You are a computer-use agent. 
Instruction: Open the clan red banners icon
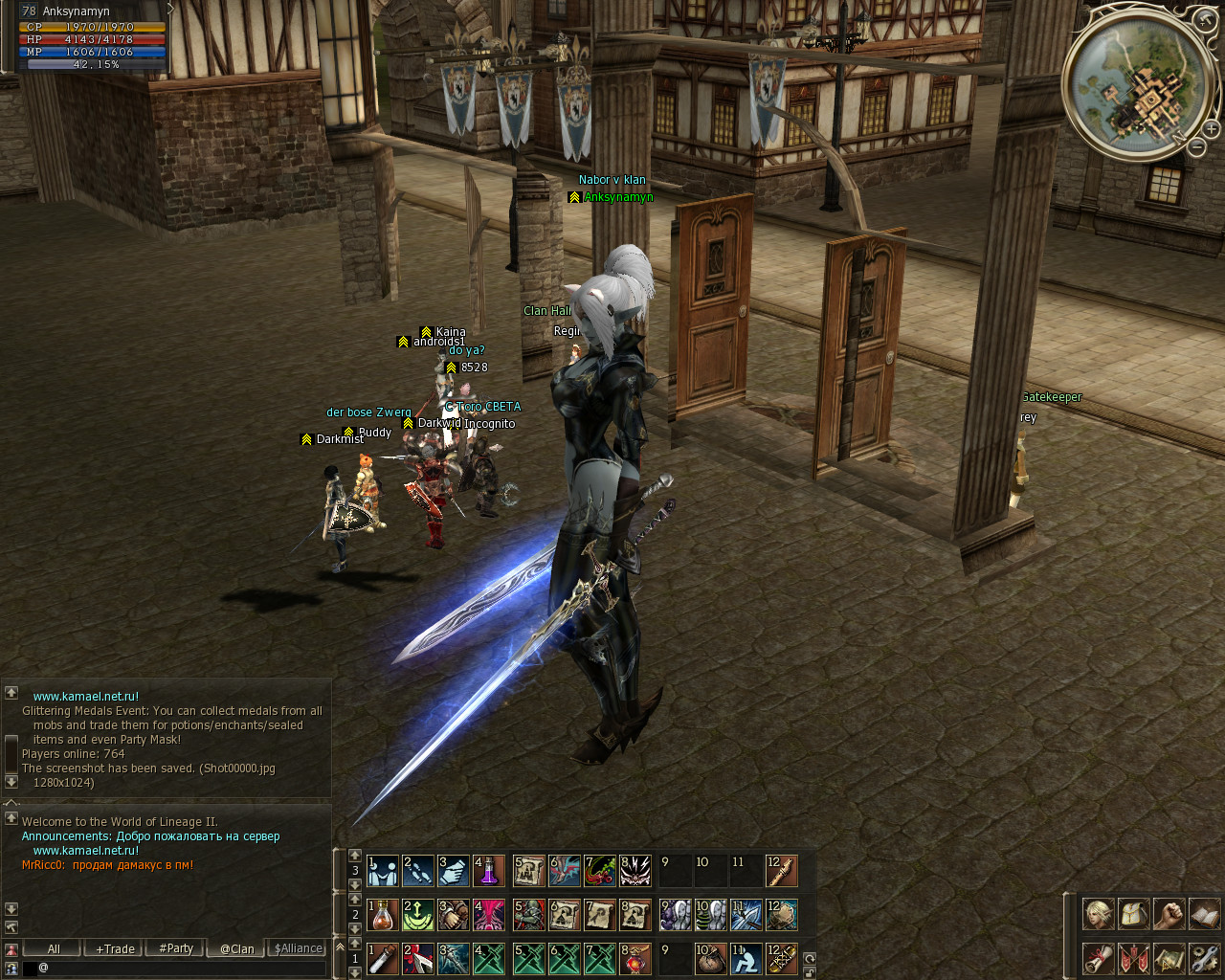1133,958
